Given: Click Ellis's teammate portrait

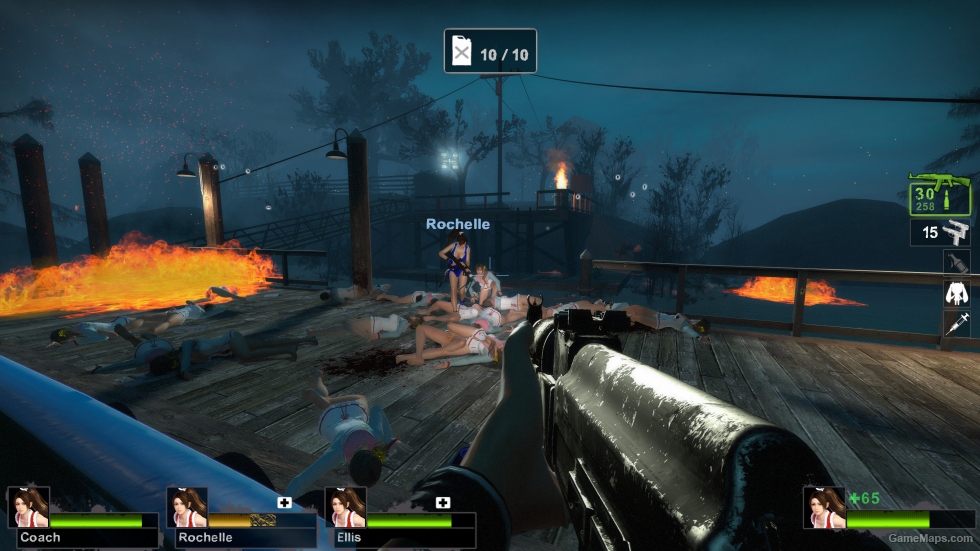Looking at the screenshot, I should [345, 507].
